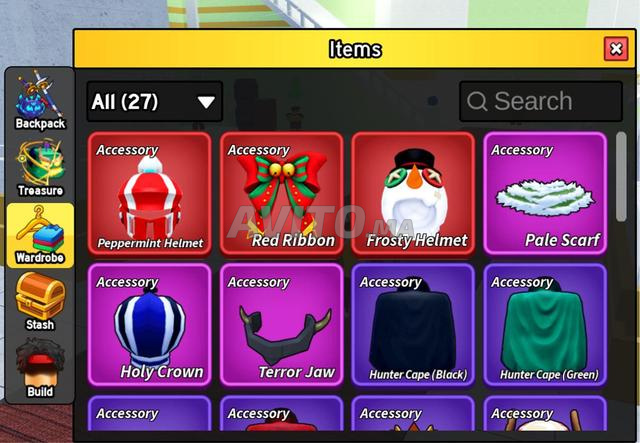Image resolution: width=640 pixels, height=443 pixels.
Task: Open the Stash tab
Action: 40,303
